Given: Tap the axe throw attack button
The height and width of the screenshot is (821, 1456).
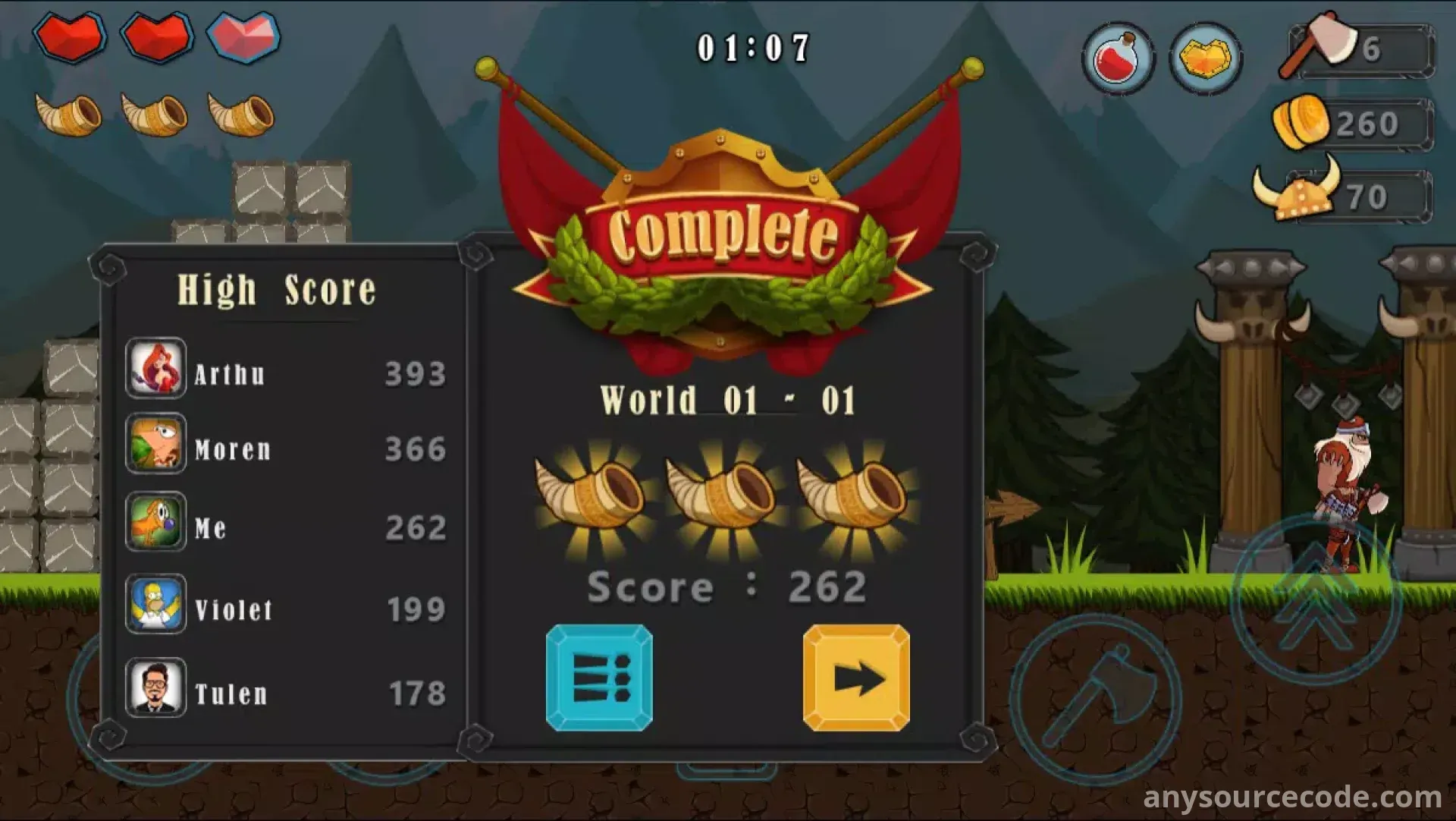Looking at the screenshot, I should [1095, 699].
